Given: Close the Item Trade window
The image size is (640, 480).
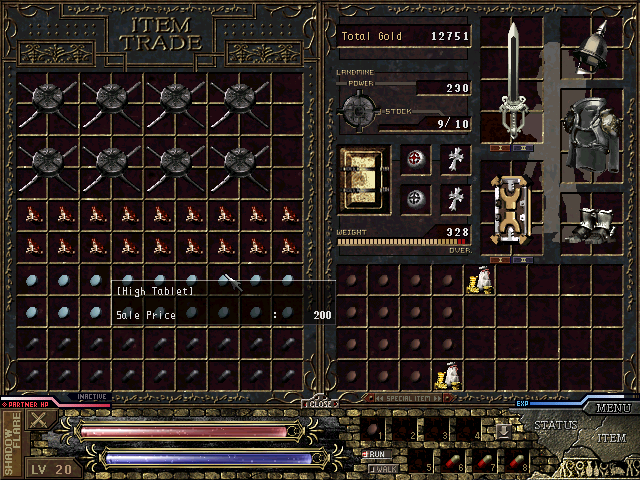Looking at the screenshot, I should pos(320,405).
